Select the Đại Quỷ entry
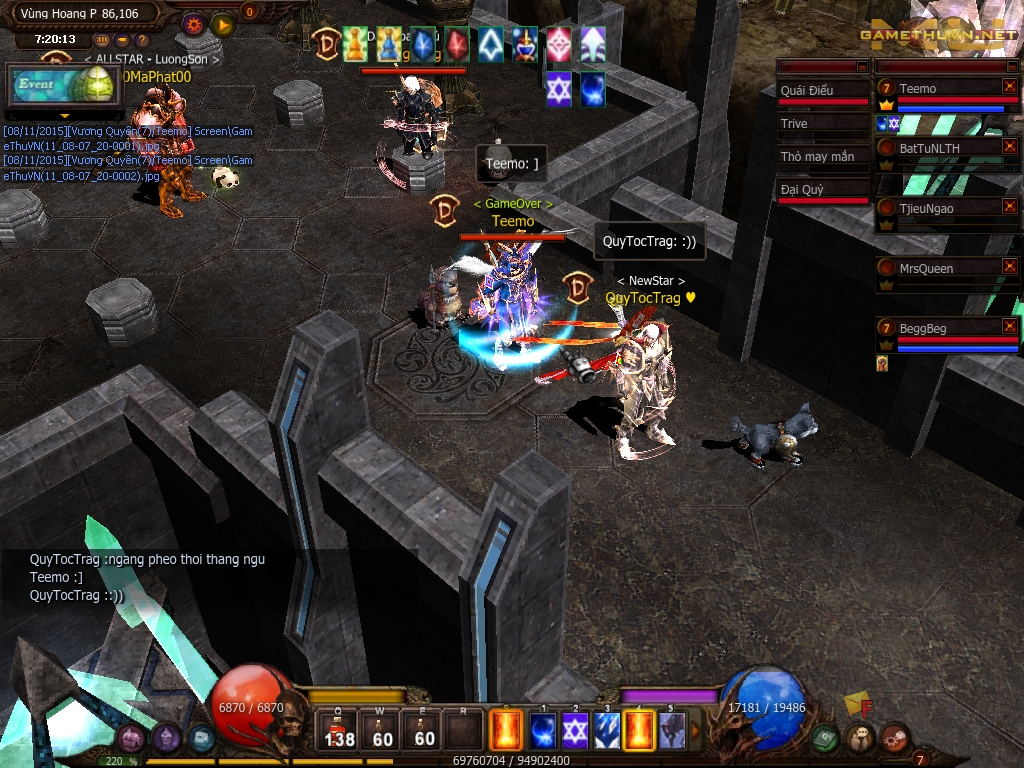1024x768 pixels. pos(823,189)
